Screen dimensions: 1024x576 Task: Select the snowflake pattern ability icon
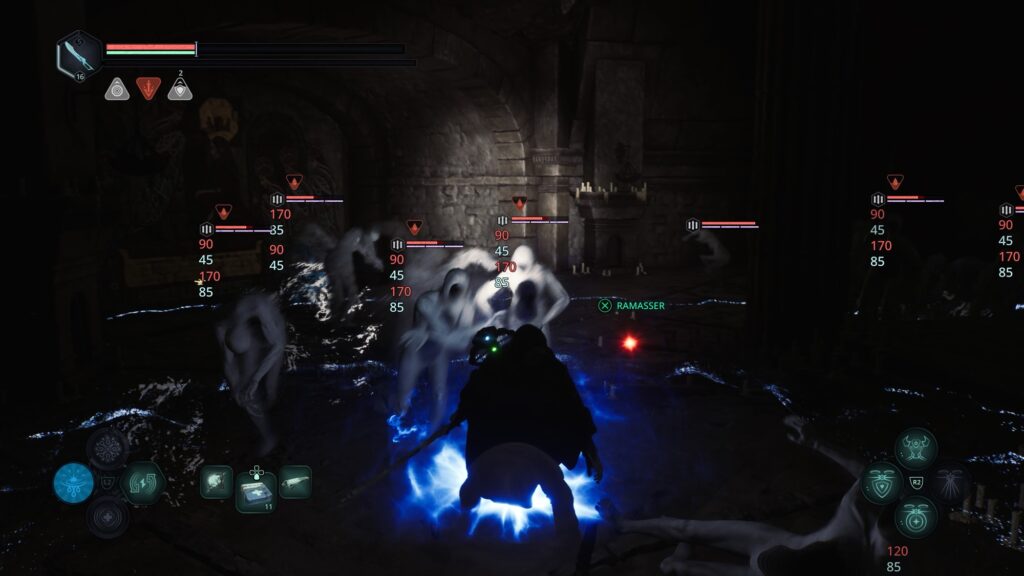tap(107, 447)
